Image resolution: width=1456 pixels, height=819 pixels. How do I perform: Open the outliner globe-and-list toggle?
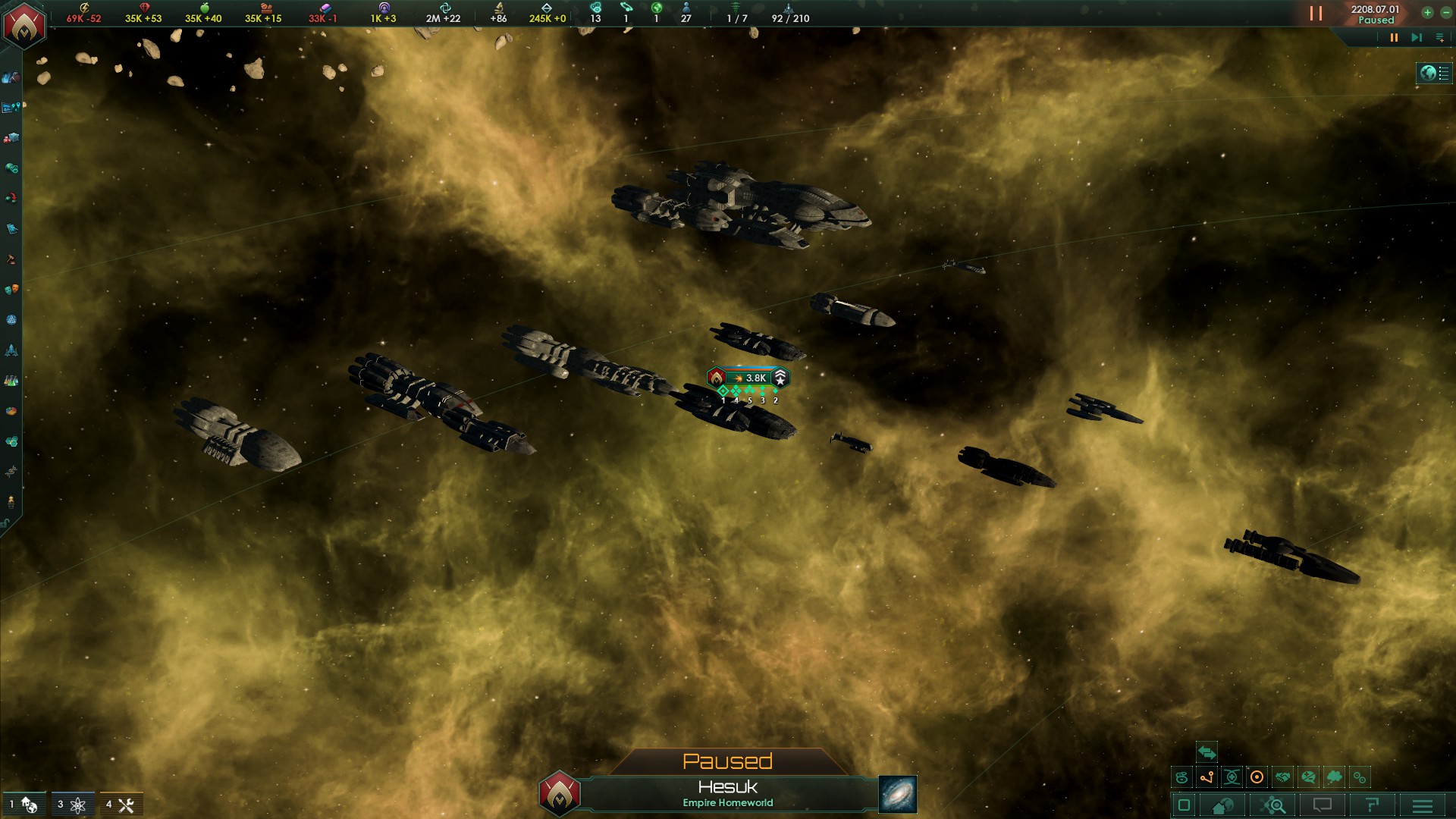pyautogui.click(x=1434, y=73)
